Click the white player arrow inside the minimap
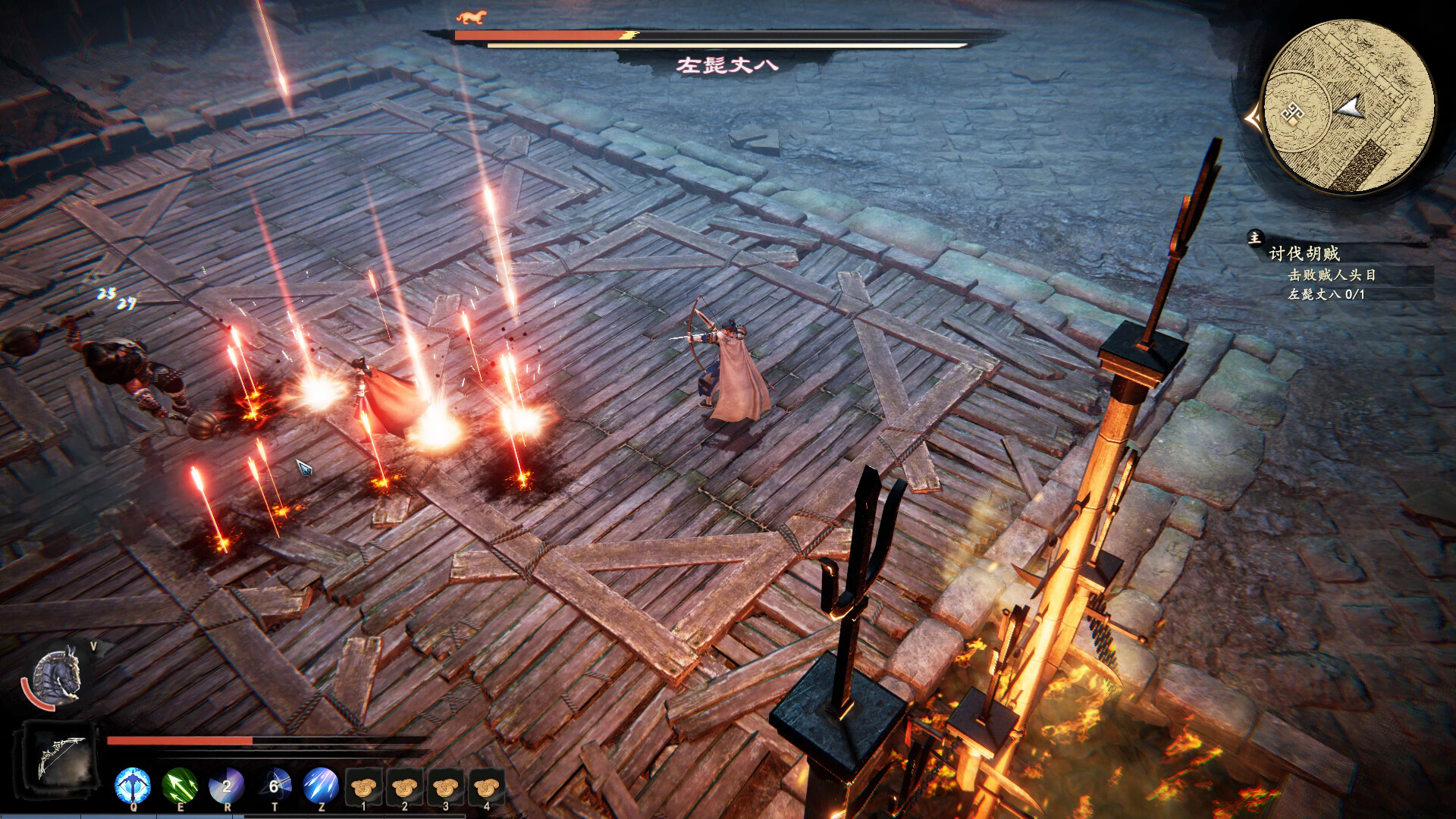The height and width of the screenshot is (819, 1456). [x=1351, y=108]
